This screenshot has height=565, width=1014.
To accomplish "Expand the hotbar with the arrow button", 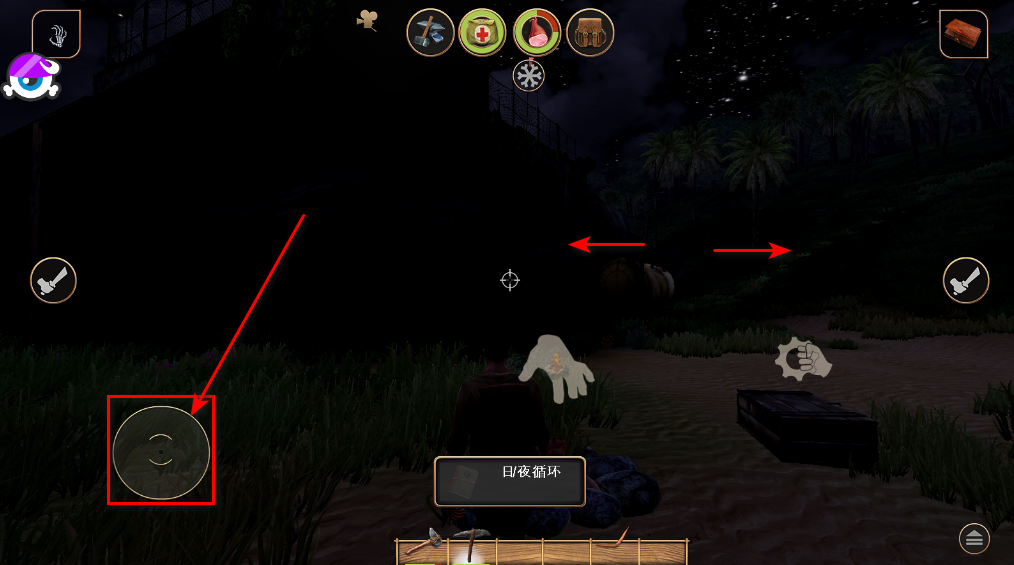I will 975,539.
